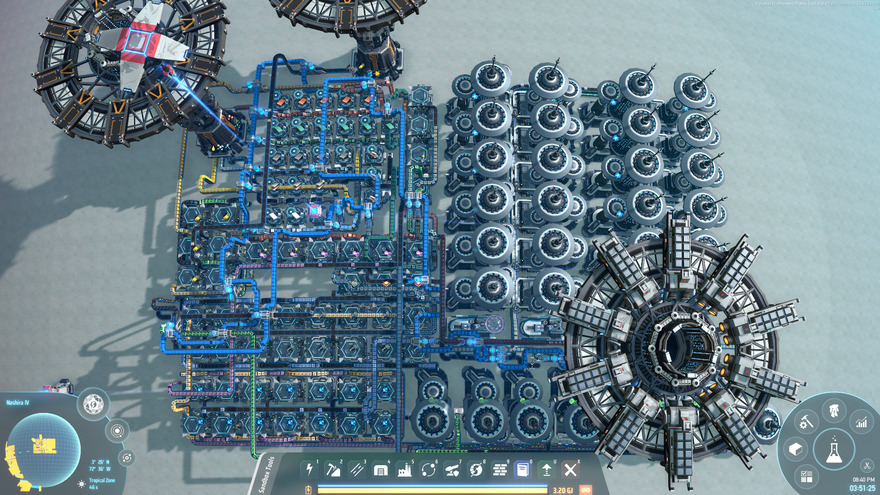Click the upgrade arrow tool
This screenshot has width=880, height=495.
pyautogui.click(x=547, y=469)
